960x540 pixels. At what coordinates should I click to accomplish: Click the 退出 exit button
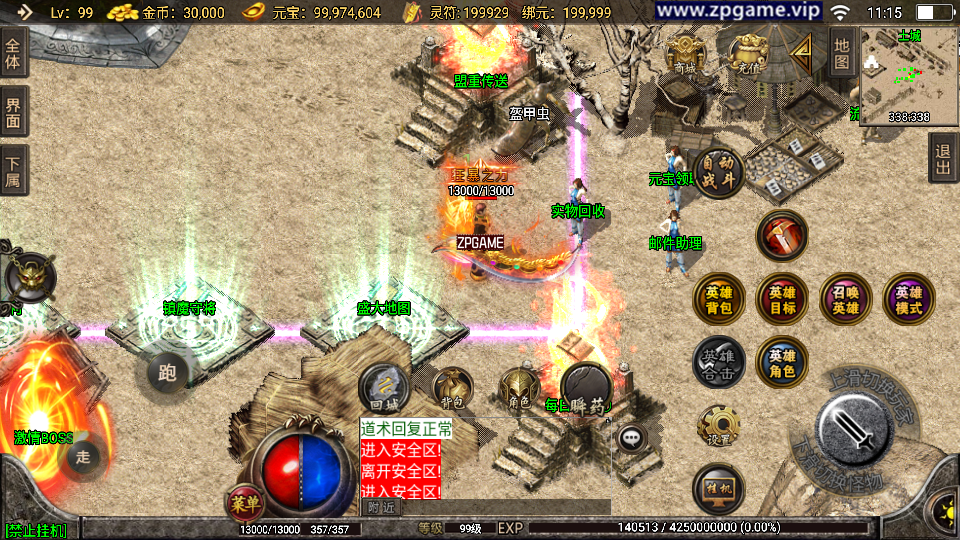pyautogui.click(x=942, y=158)
